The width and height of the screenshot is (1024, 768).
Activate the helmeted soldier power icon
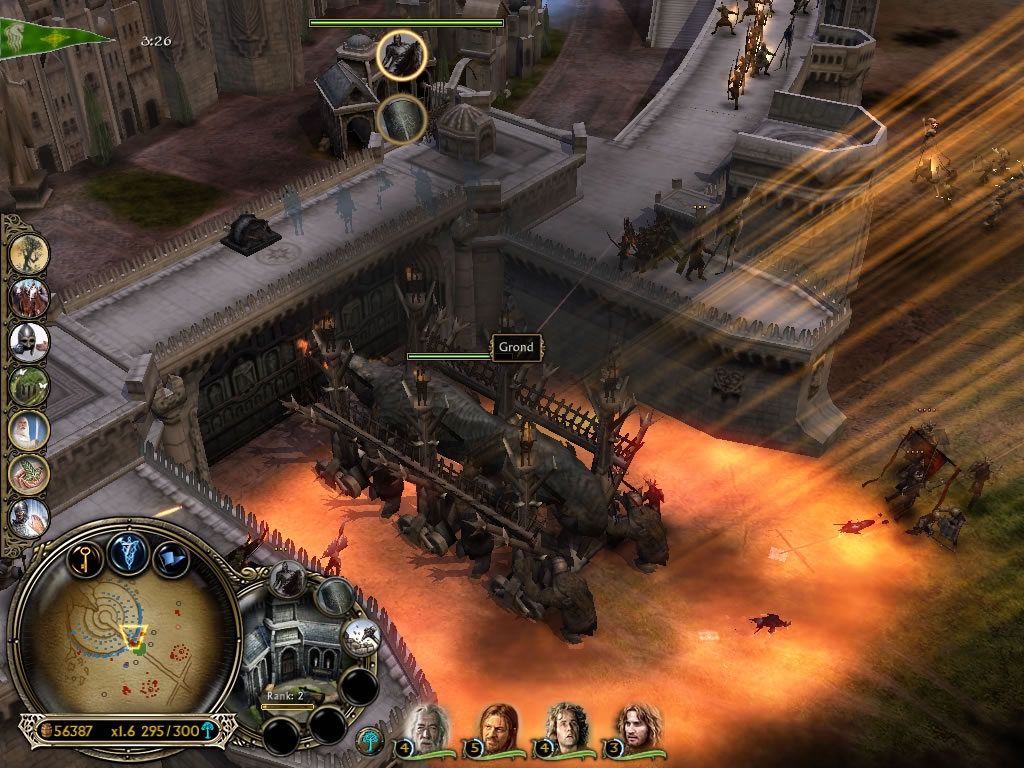tap(30, 342)
